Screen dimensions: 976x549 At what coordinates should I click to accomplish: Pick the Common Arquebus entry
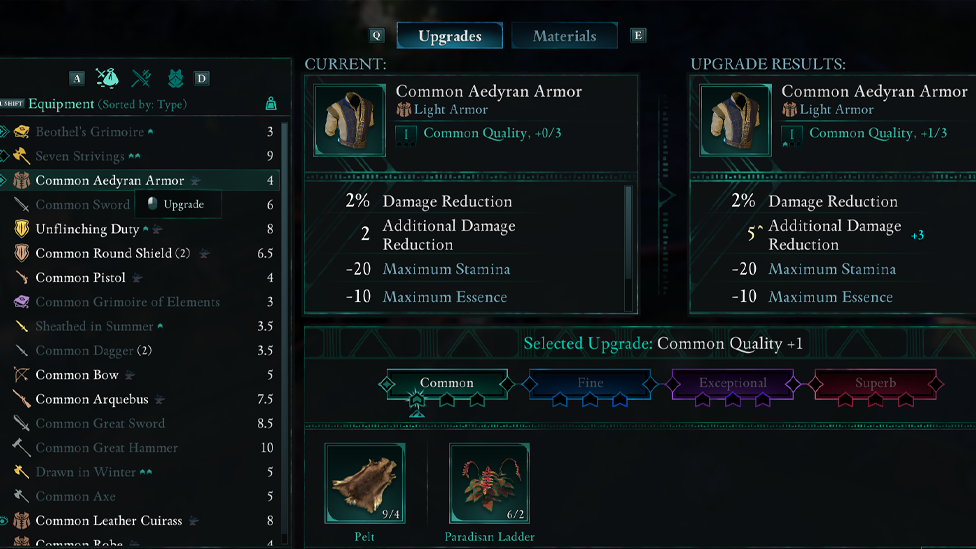click(x=91, y=399)
